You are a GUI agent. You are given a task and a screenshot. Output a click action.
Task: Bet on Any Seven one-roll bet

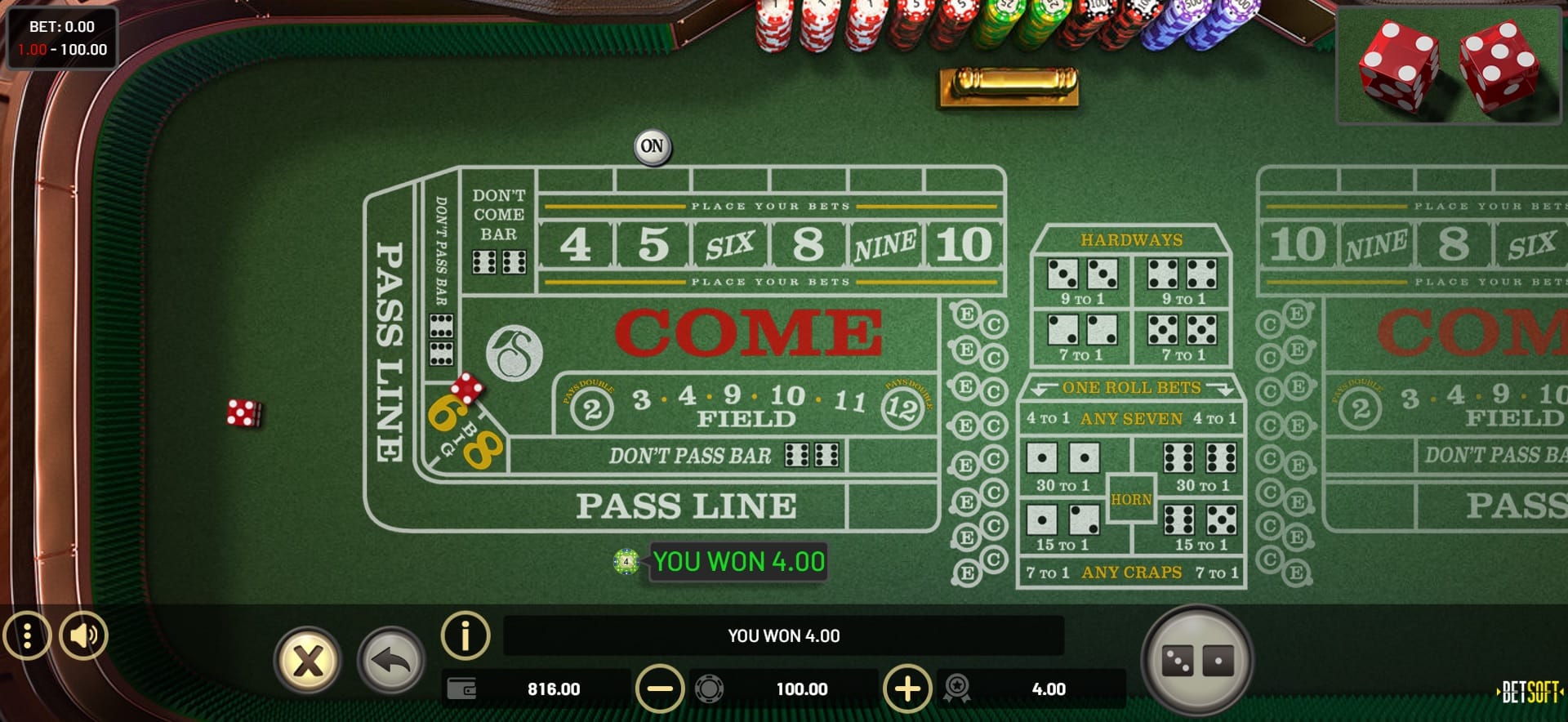(1131, 419)
